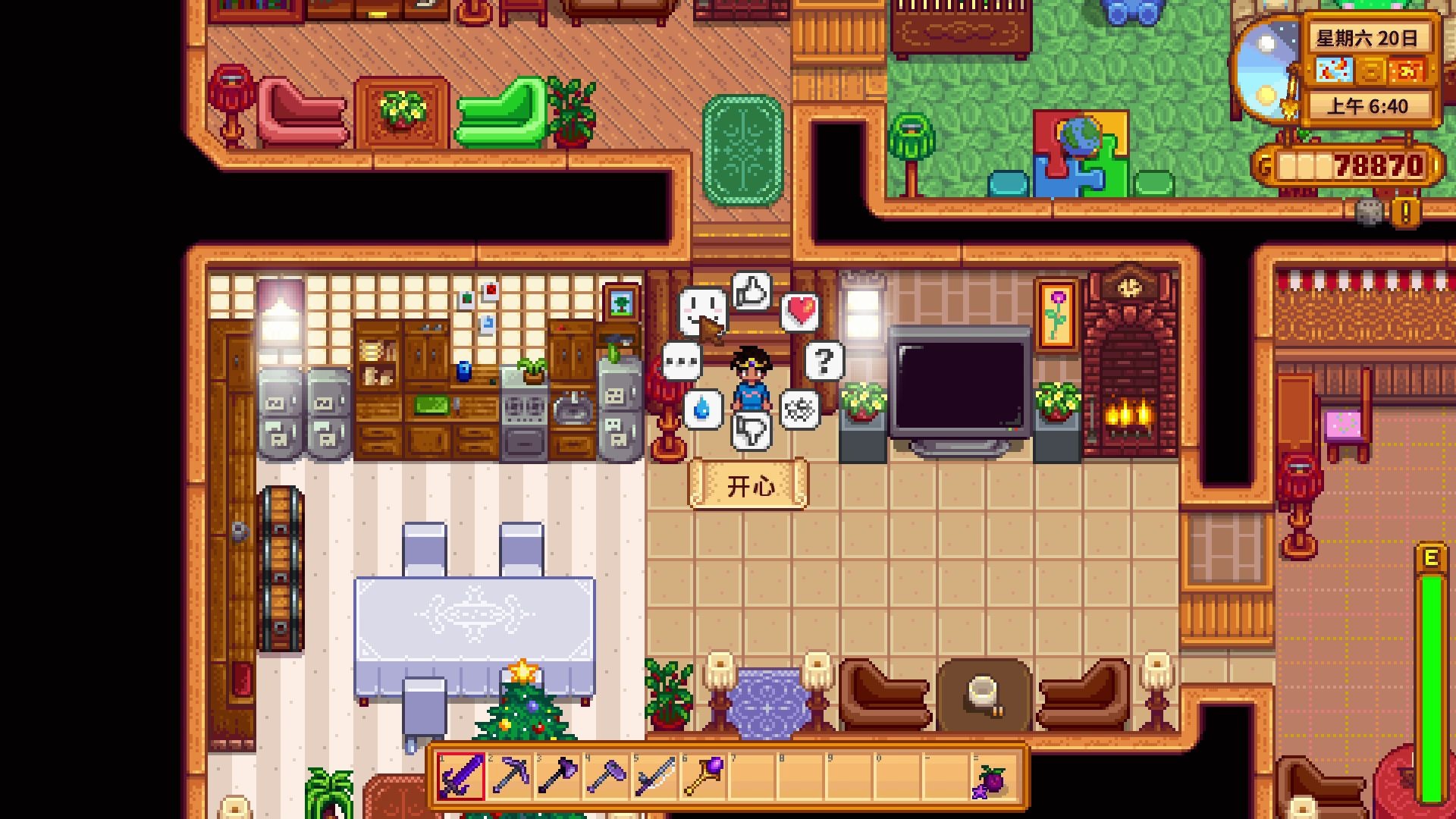
Task: Select the purple sword in the hotbar
Action: pos(461,777)
